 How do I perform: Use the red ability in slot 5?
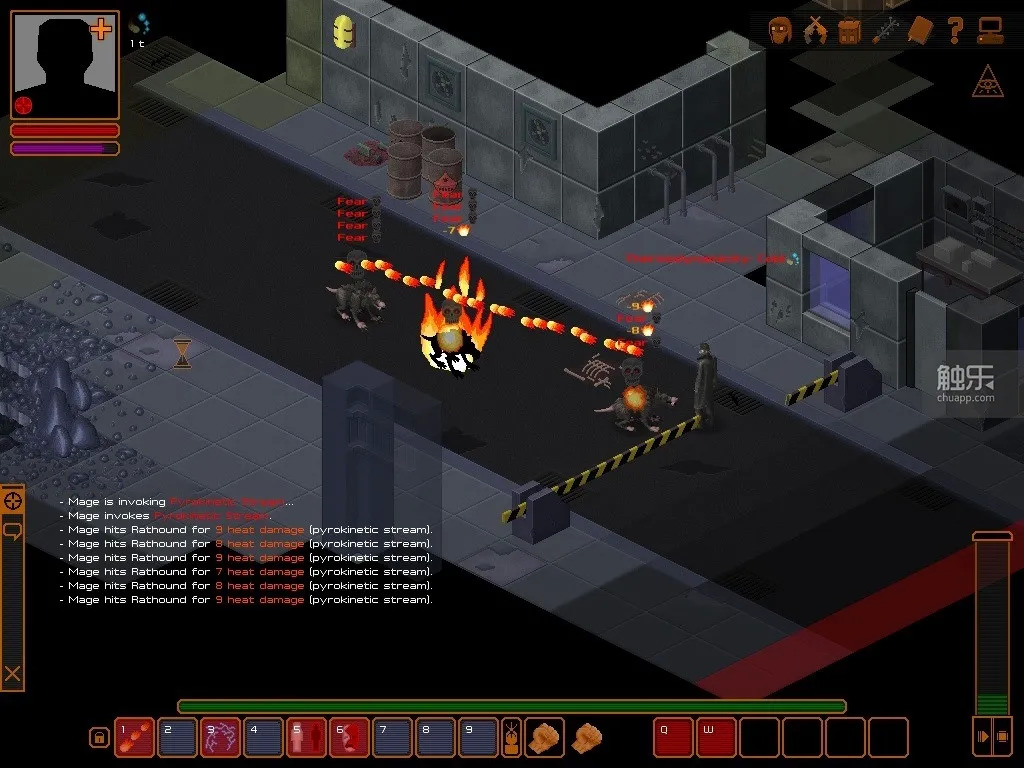(305, 737)
